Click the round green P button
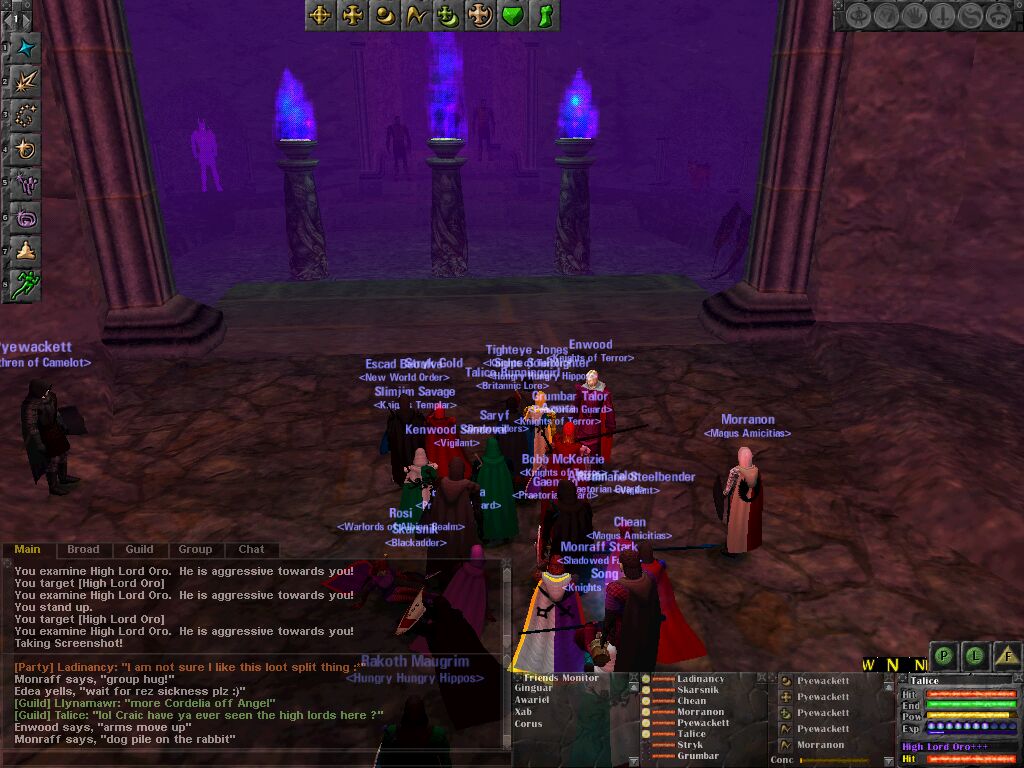The width and height of the screenshot is (1024, 768). [x=943, y=656]
